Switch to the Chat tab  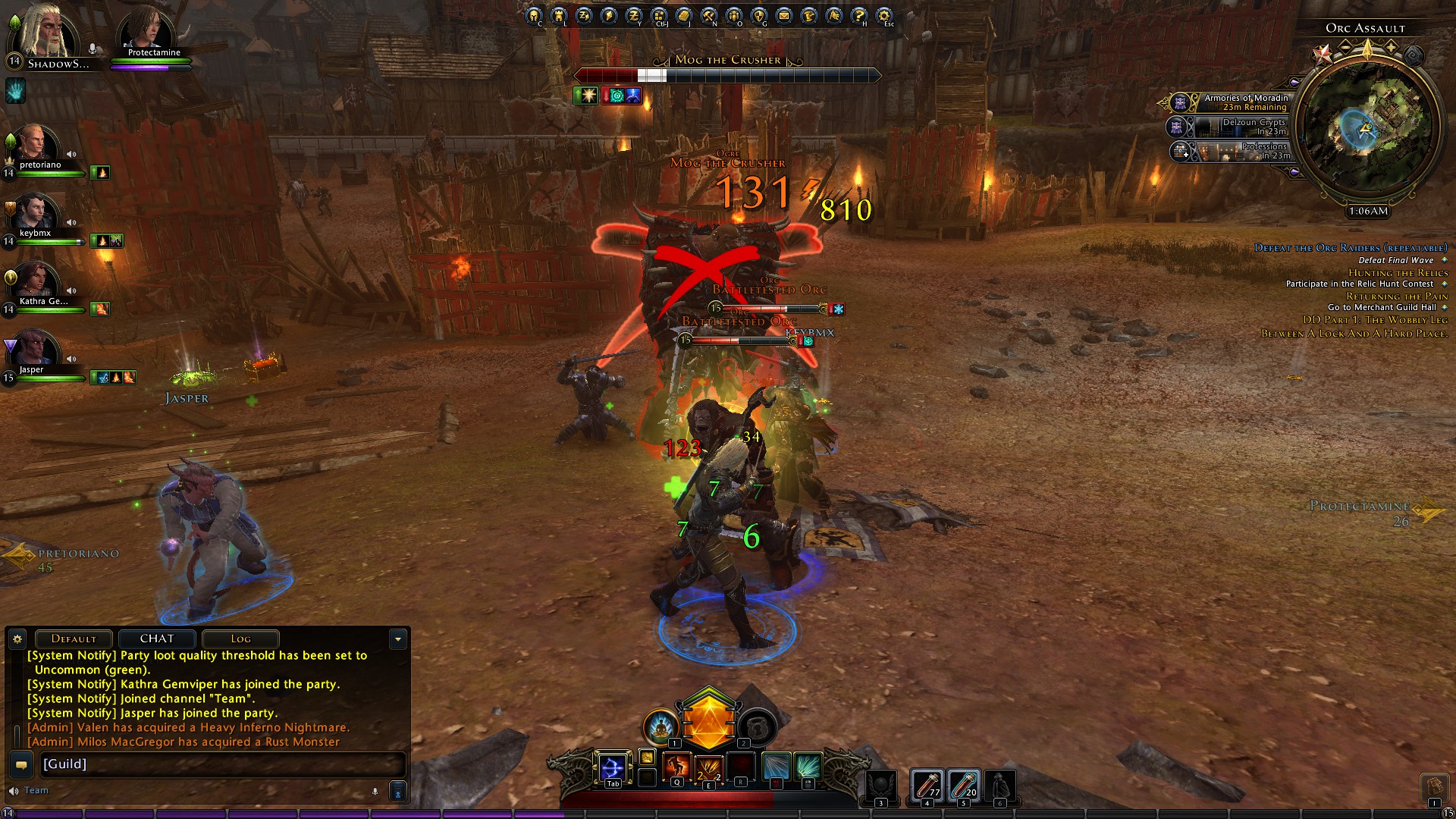point(157,639)
